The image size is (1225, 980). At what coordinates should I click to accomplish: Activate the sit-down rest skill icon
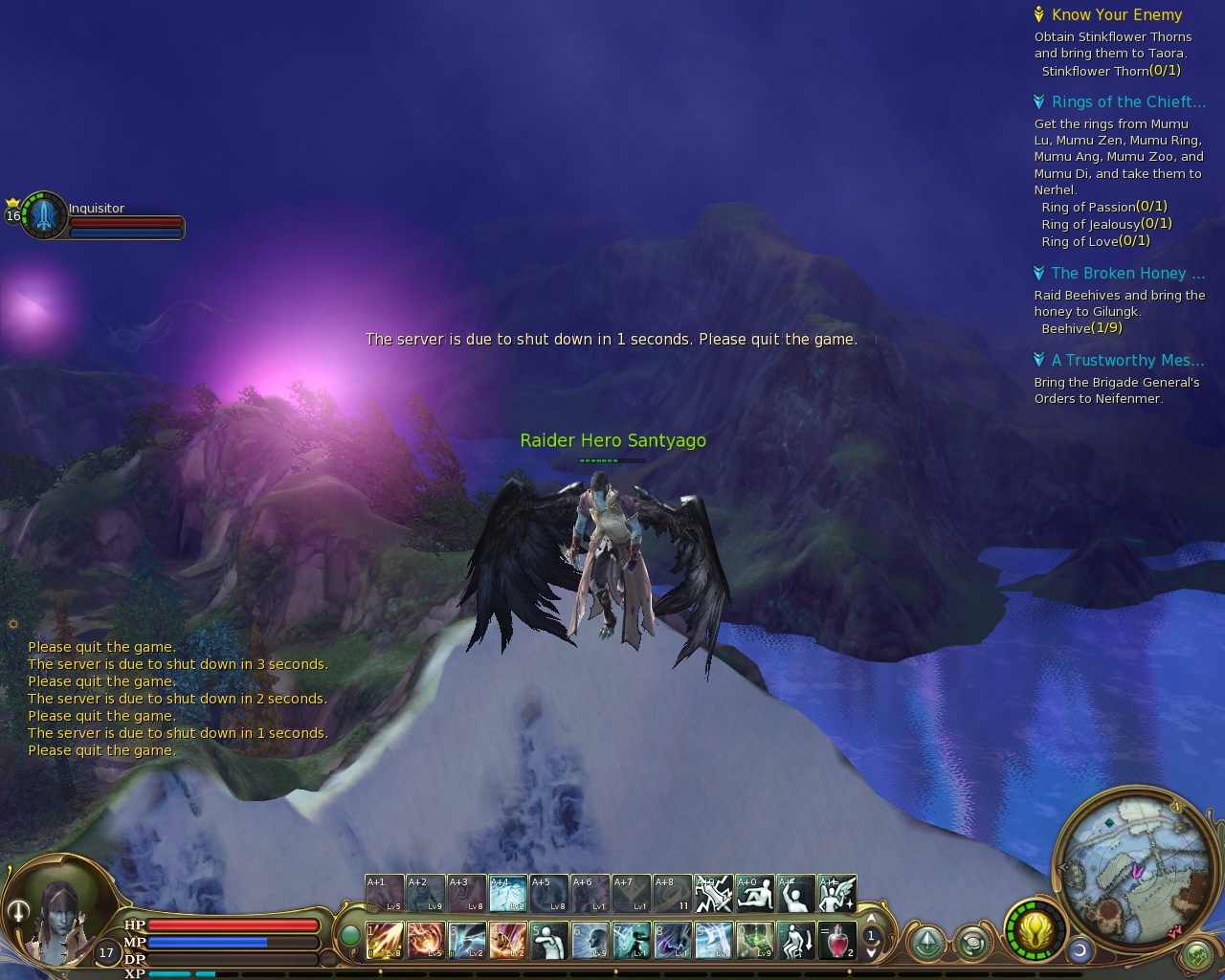click(795, 941)
